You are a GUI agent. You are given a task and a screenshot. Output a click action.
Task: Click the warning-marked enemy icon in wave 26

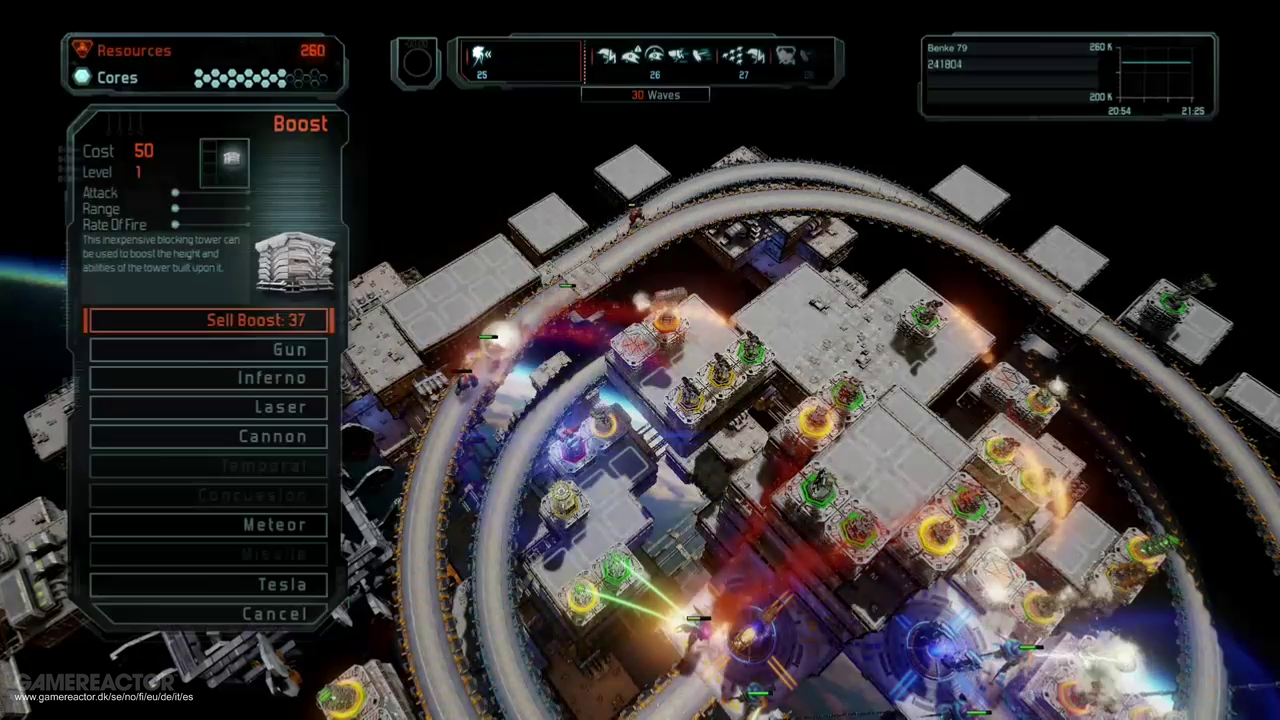coord(631,56)
